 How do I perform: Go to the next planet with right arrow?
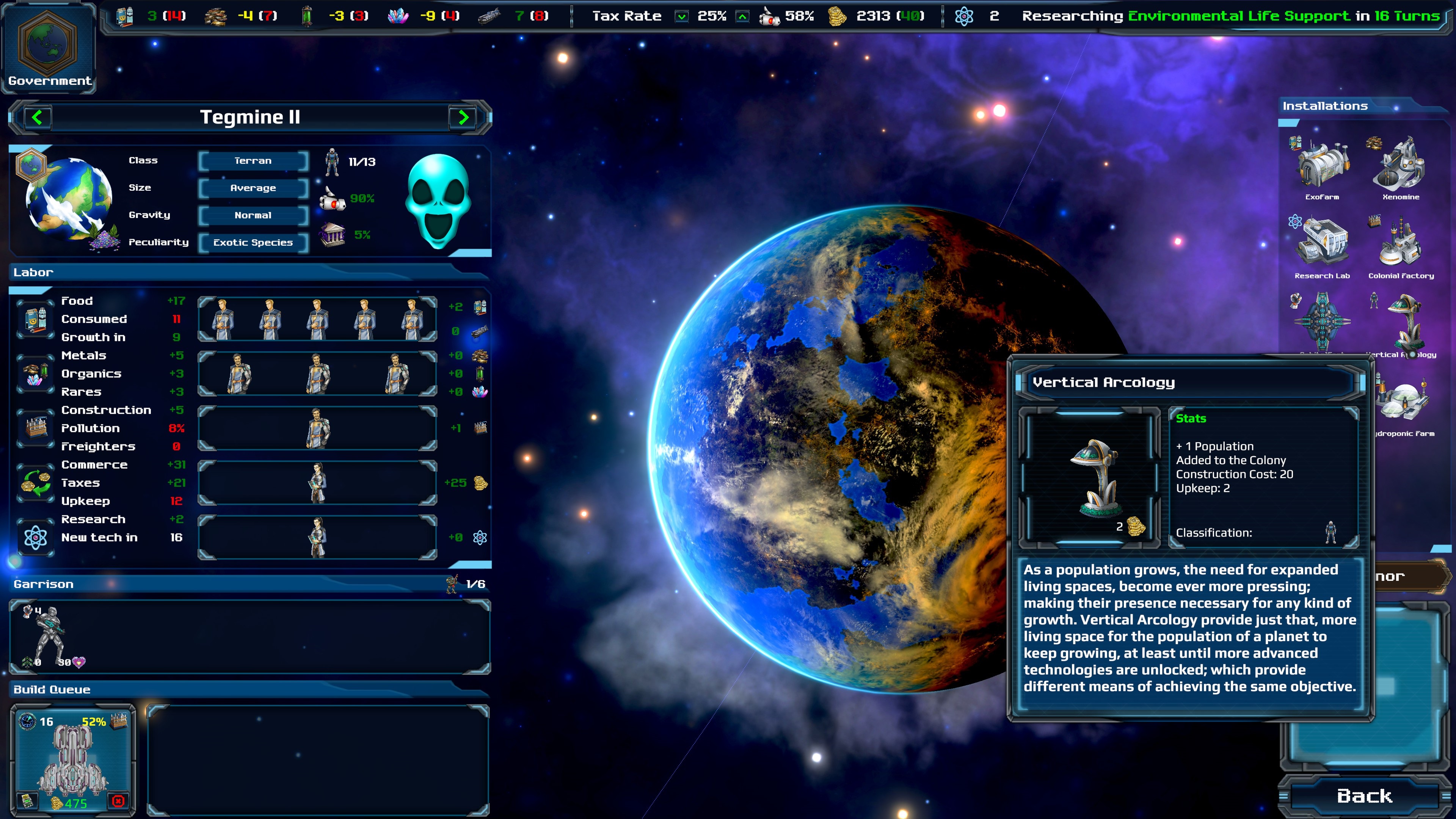click(463, 118)
